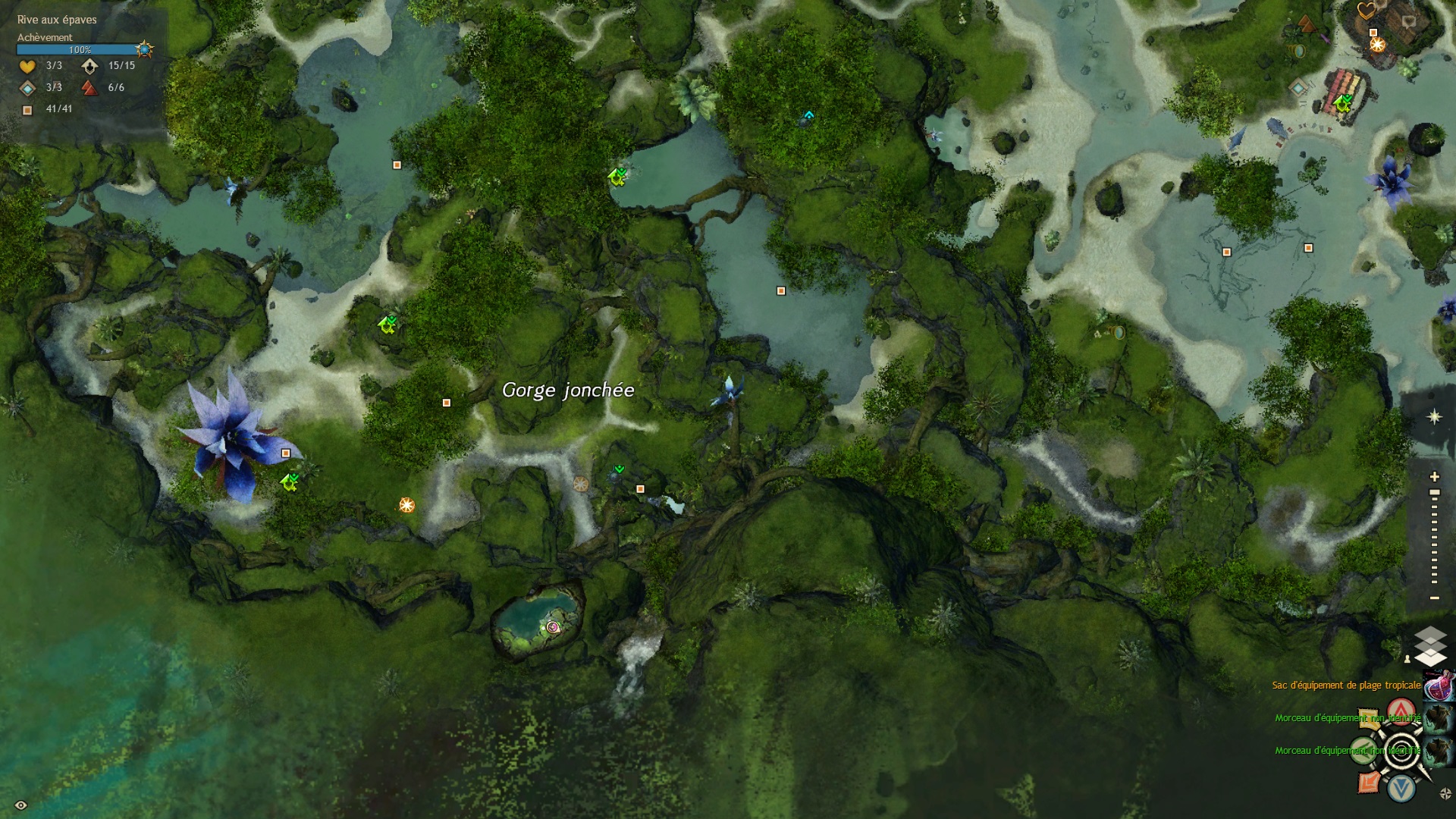
Task: Open the map floor layers selector
Action: point(1430,646)
